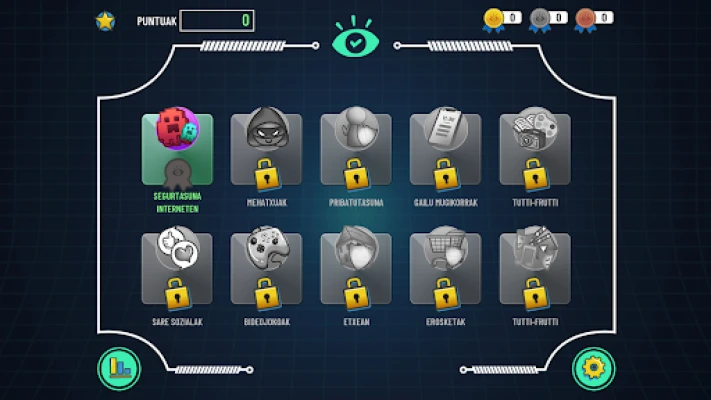
Task: Select the locked Etxean category
Action: [355, 269]
